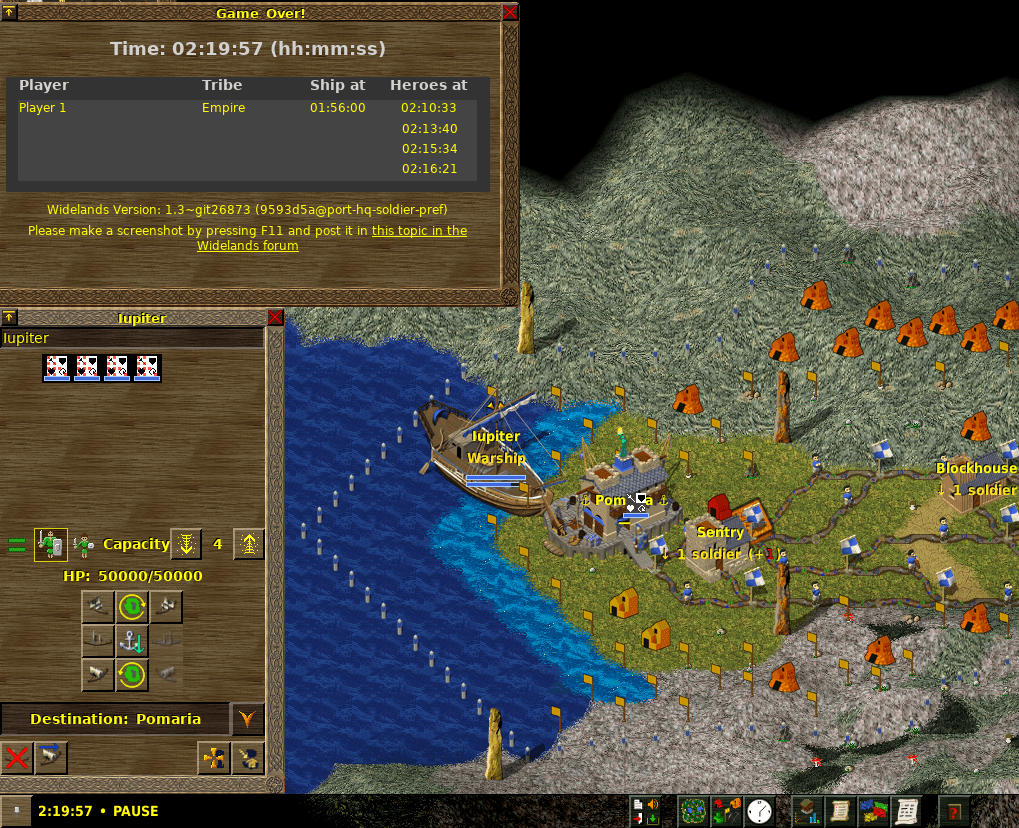Minimize the Game Over window with arrow button
This screenshot has height=828, width=1019.
[x=9, y=13]
